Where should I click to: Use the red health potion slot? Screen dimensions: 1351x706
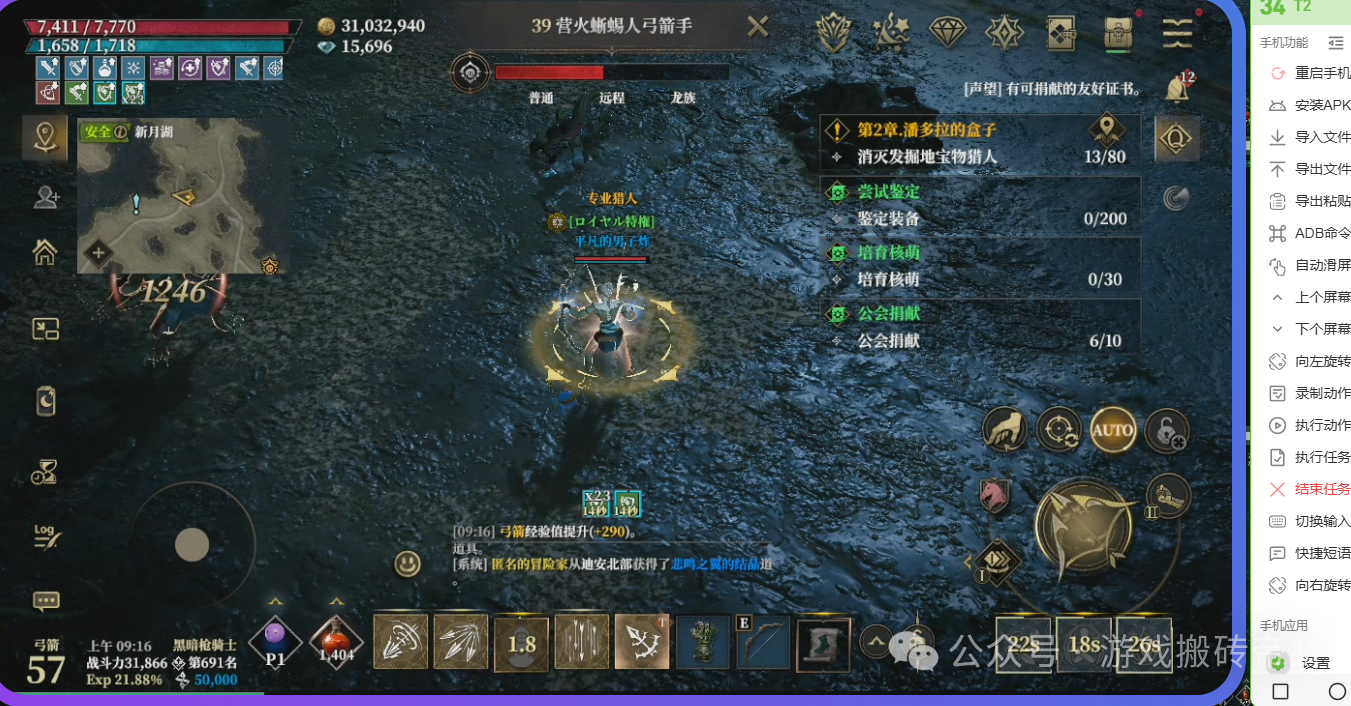(x=336, y=641)
